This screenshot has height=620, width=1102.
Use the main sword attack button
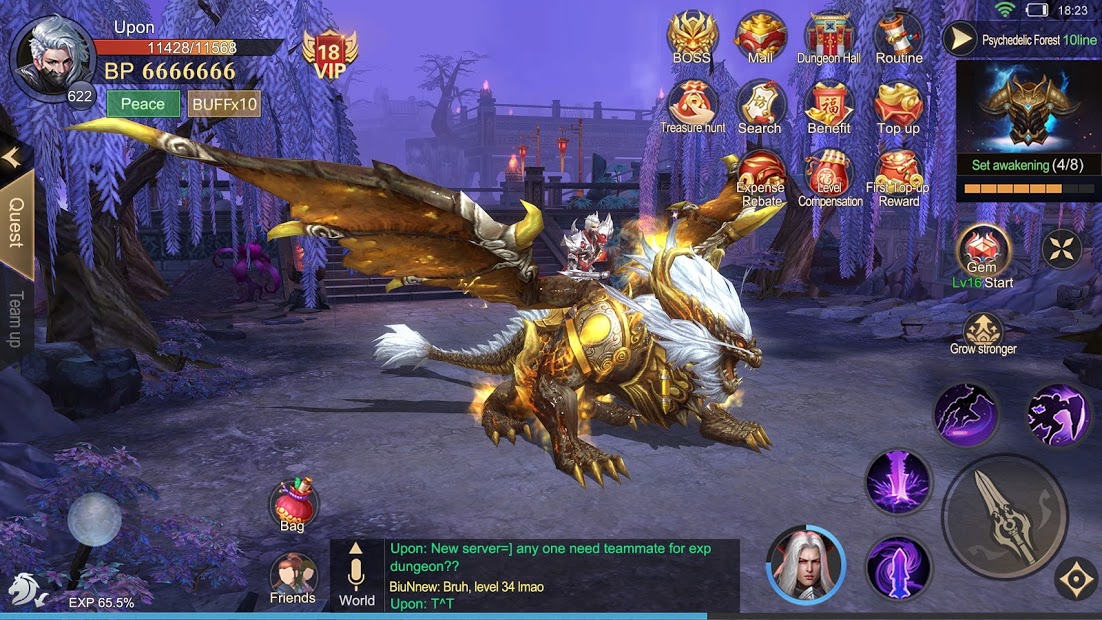click(1004, 516)
